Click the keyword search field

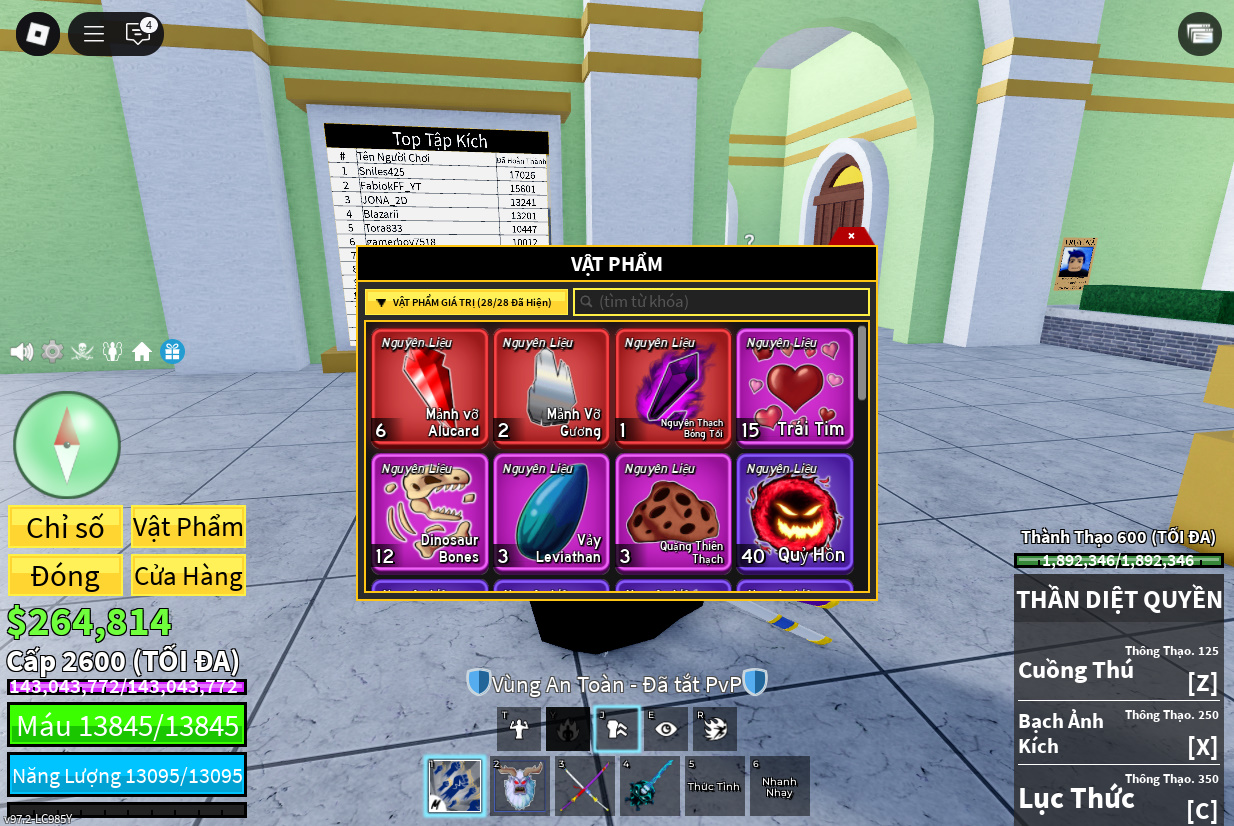pyautogui.click(x=721, y=302)
